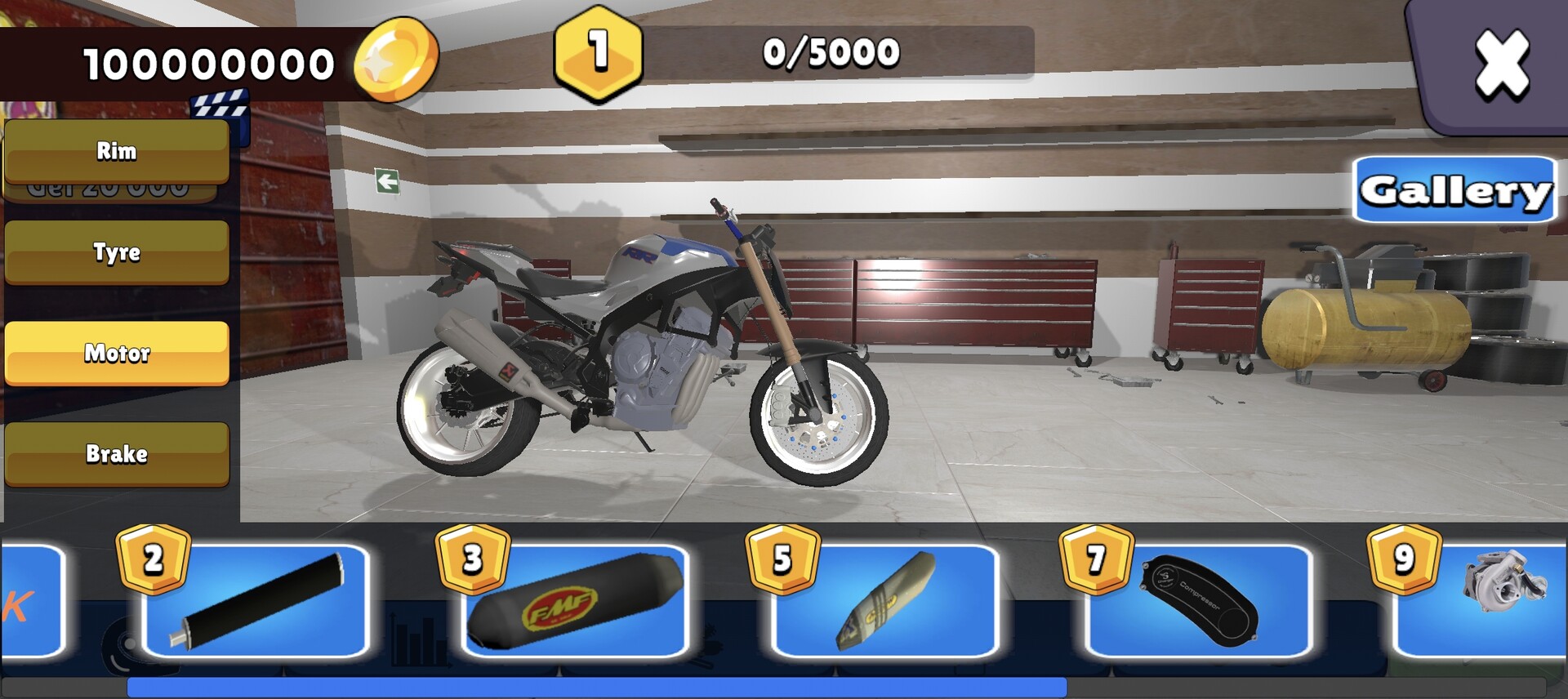1568x699 pixels.
Task: Switch to the Rim category
Action: click(116, 151)
